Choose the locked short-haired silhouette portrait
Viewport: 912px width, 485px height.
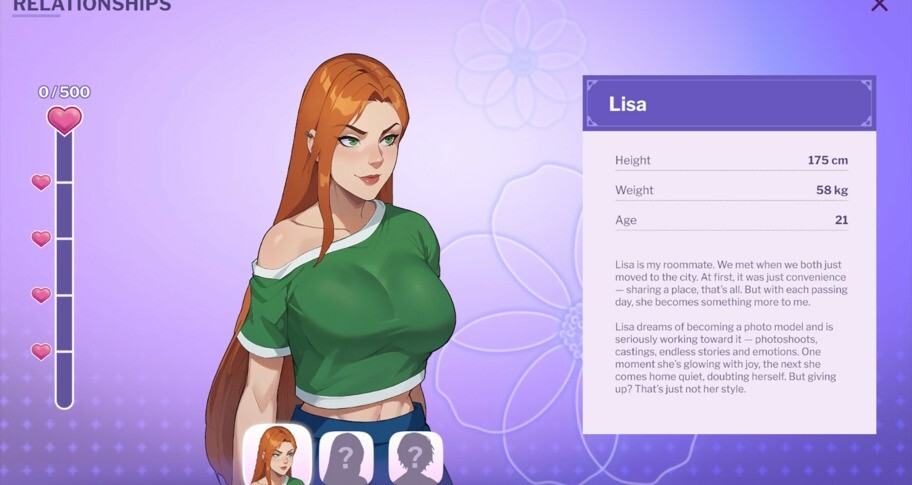coord(415,458)
